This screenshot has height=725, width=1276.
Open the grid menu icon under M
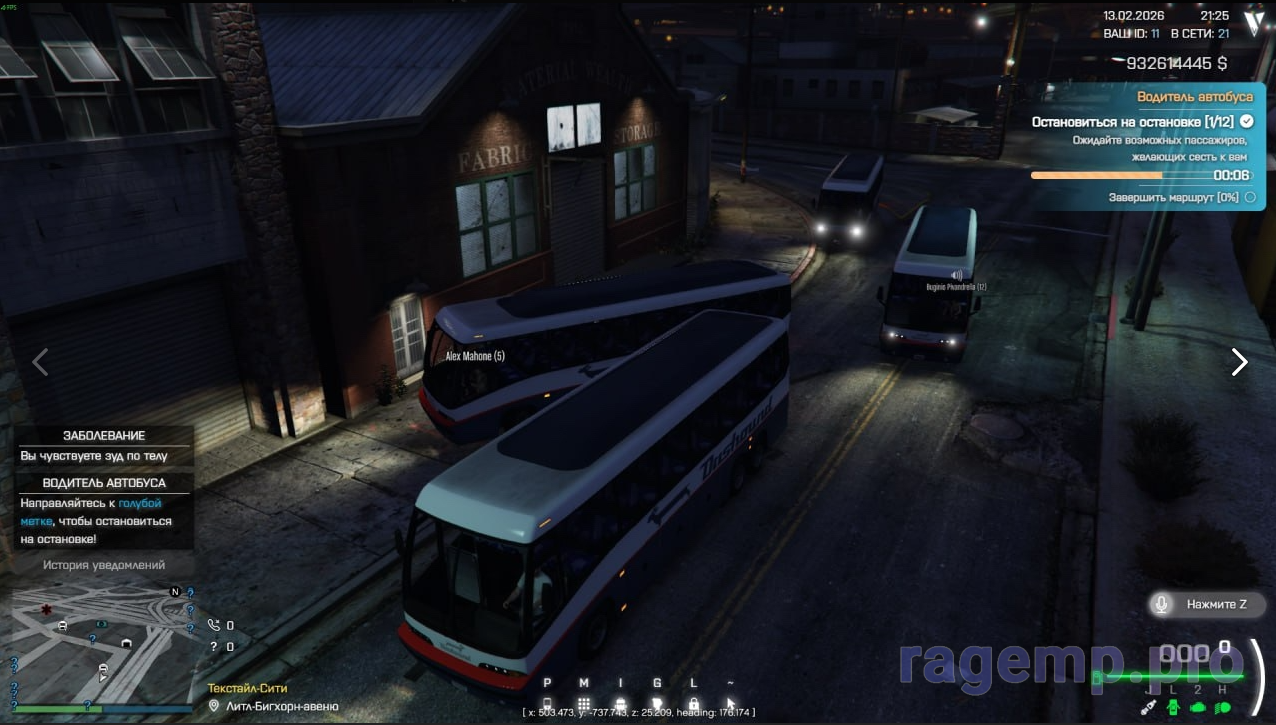click(x=584, y=704)
